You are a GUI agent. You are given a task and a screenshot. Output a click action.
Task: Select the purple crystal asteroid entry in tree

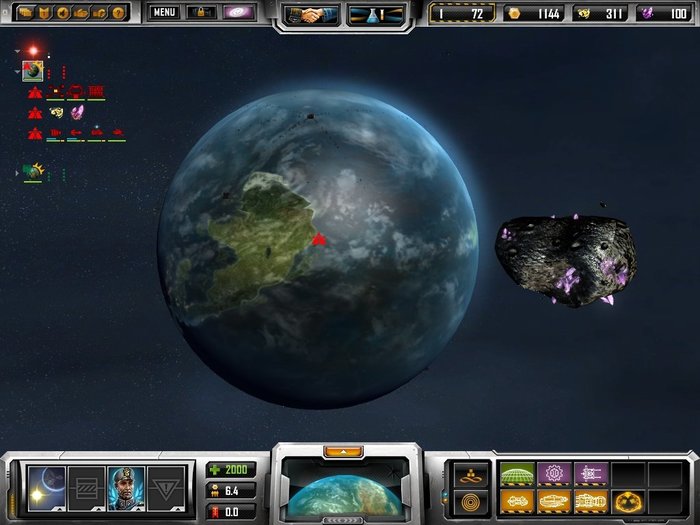point(77,111)
